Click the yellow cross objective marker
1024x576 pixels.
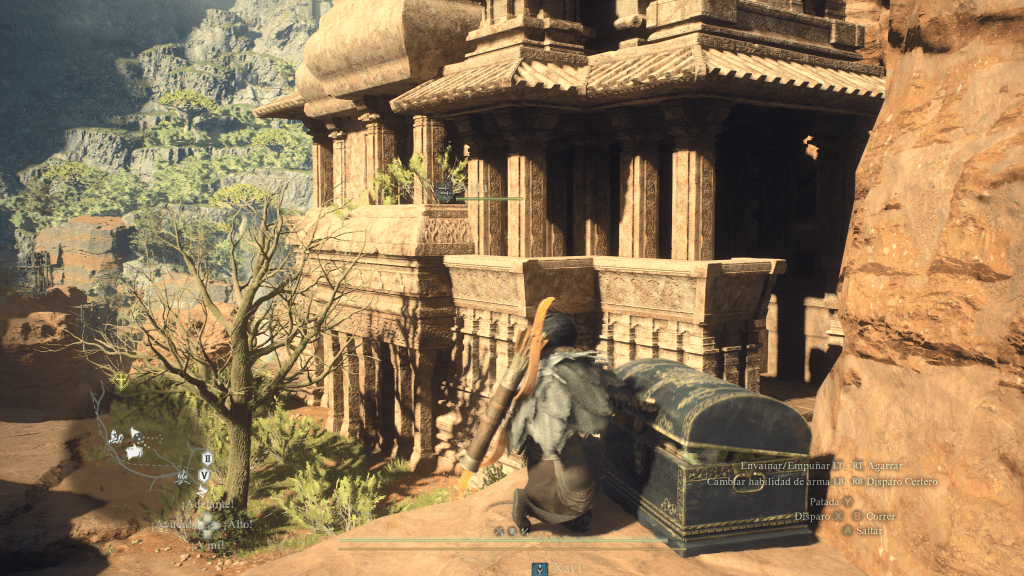[120, 380]
